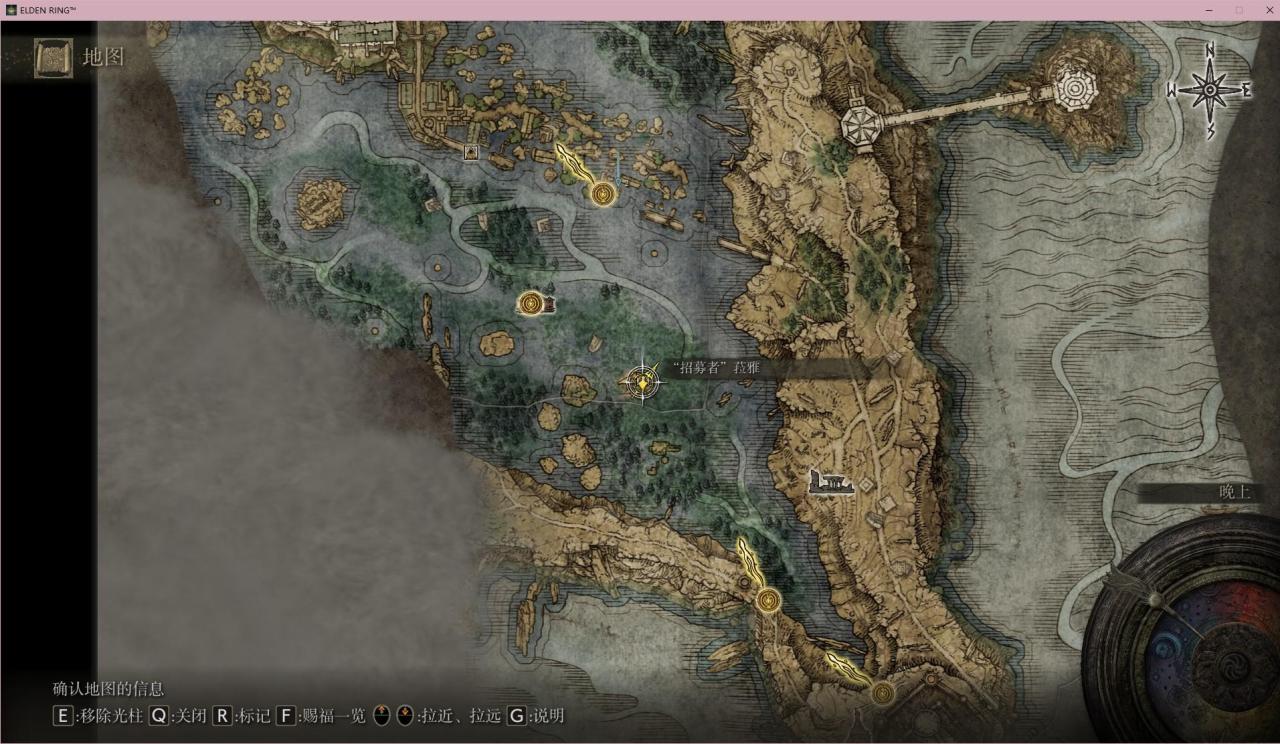This screenshot has height=744, width=1280.
Task: Select the small framed map icon by the ruined town
Action: pos(470,153)
